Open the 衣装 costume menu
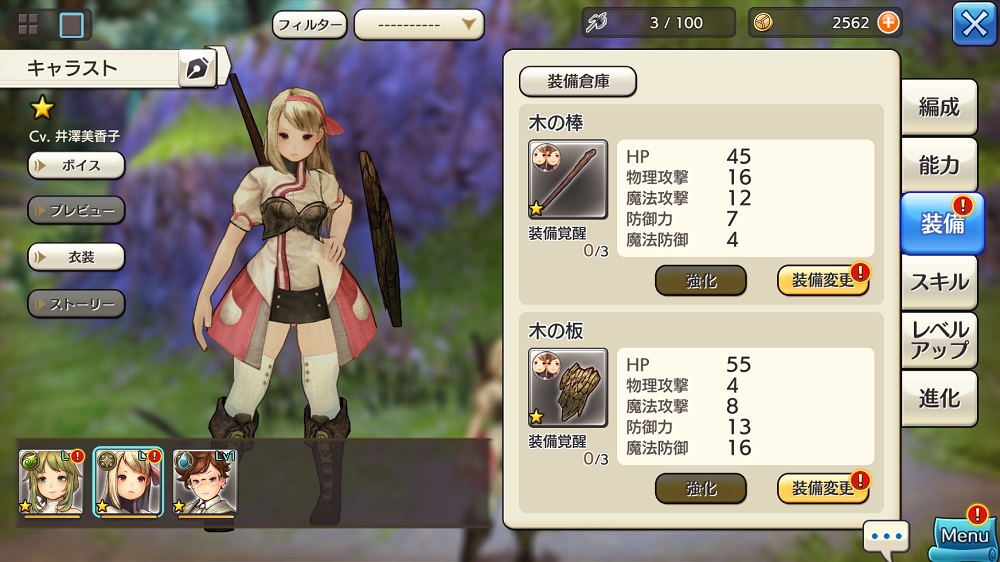1000x562 pixels. pyautogui.click(x=76, y=257)
